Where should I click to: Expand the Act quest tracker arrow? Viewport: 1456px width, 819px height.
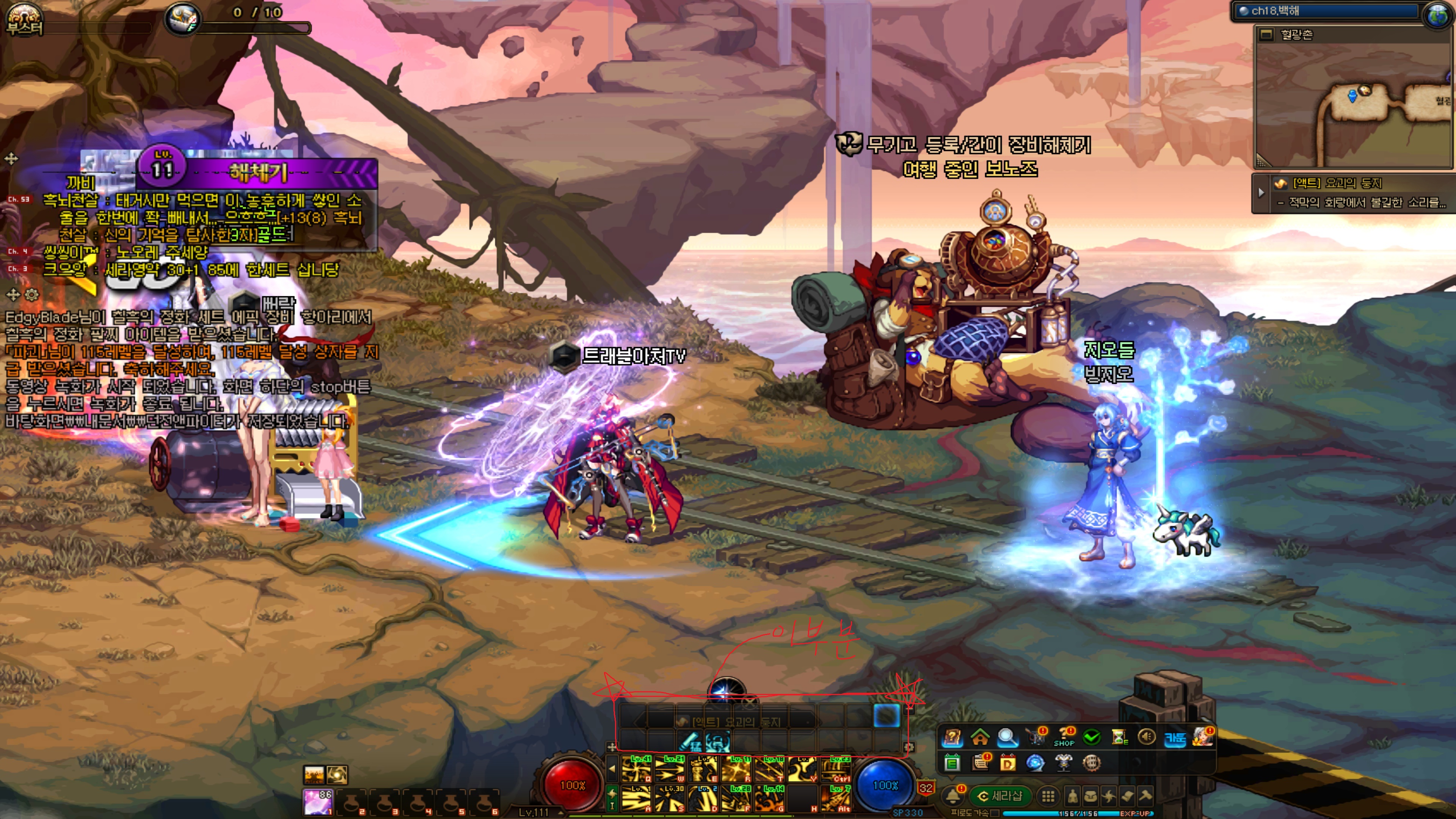1261,193
